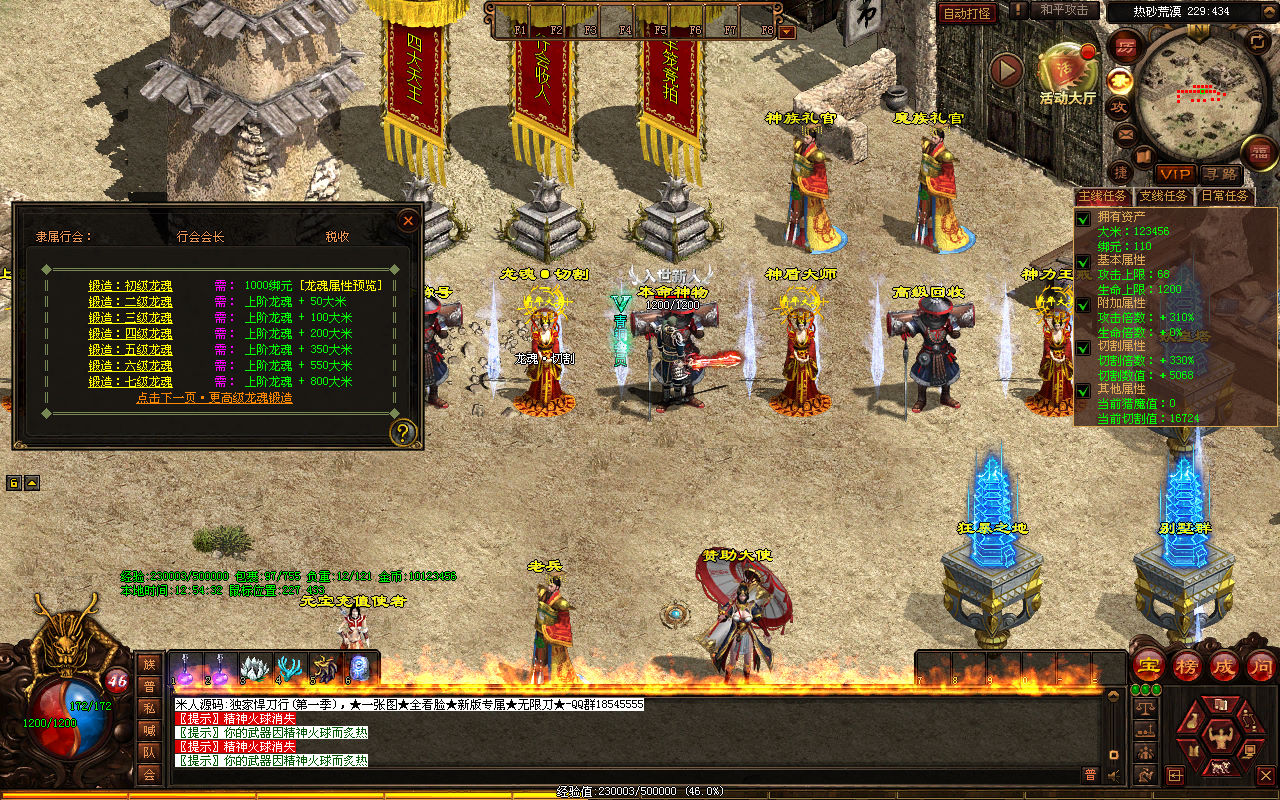
Task: Open the question mark help button
Action: click(x=403, y=432)
